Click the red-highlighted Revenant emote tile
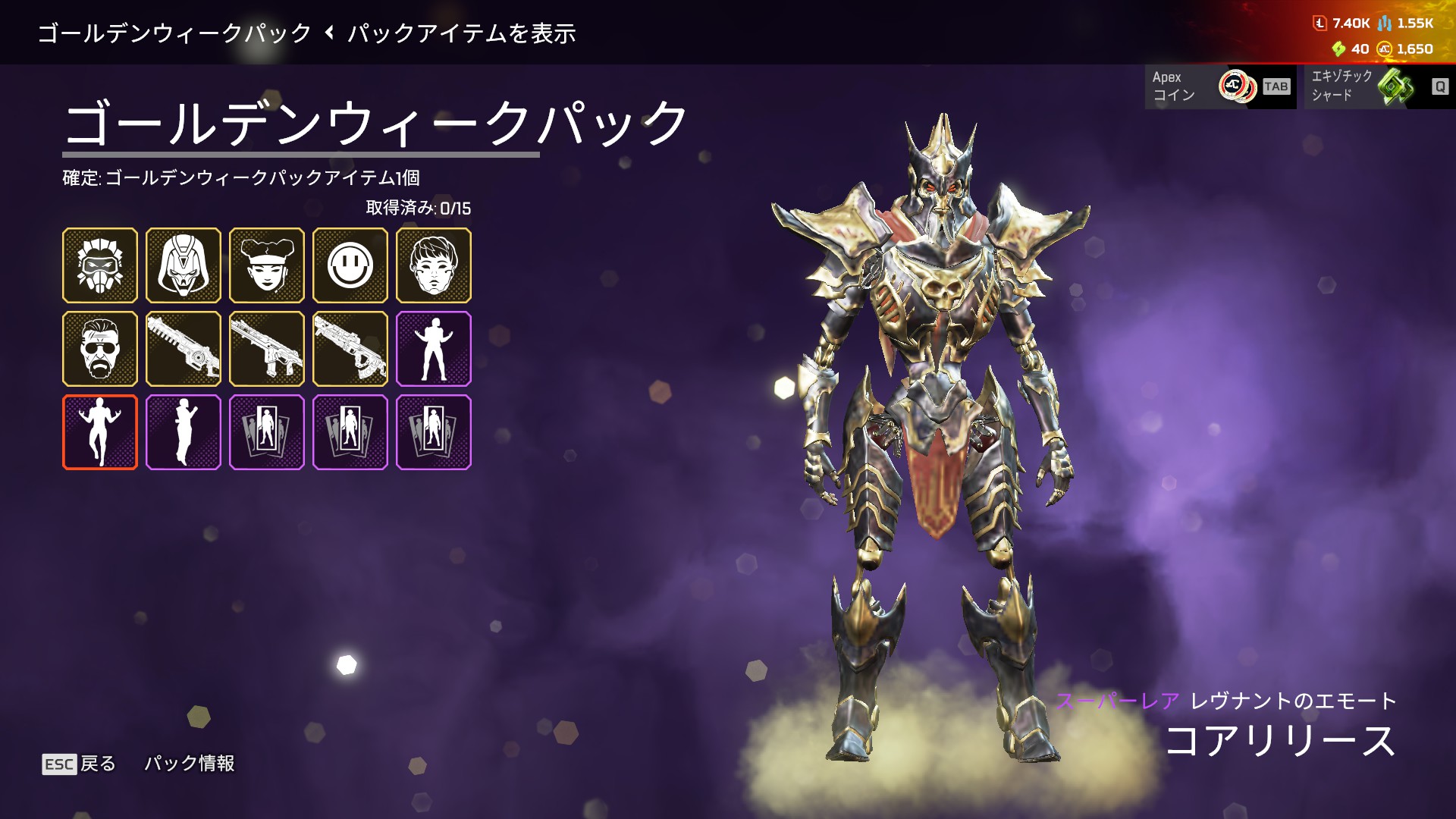 [100, 432]
